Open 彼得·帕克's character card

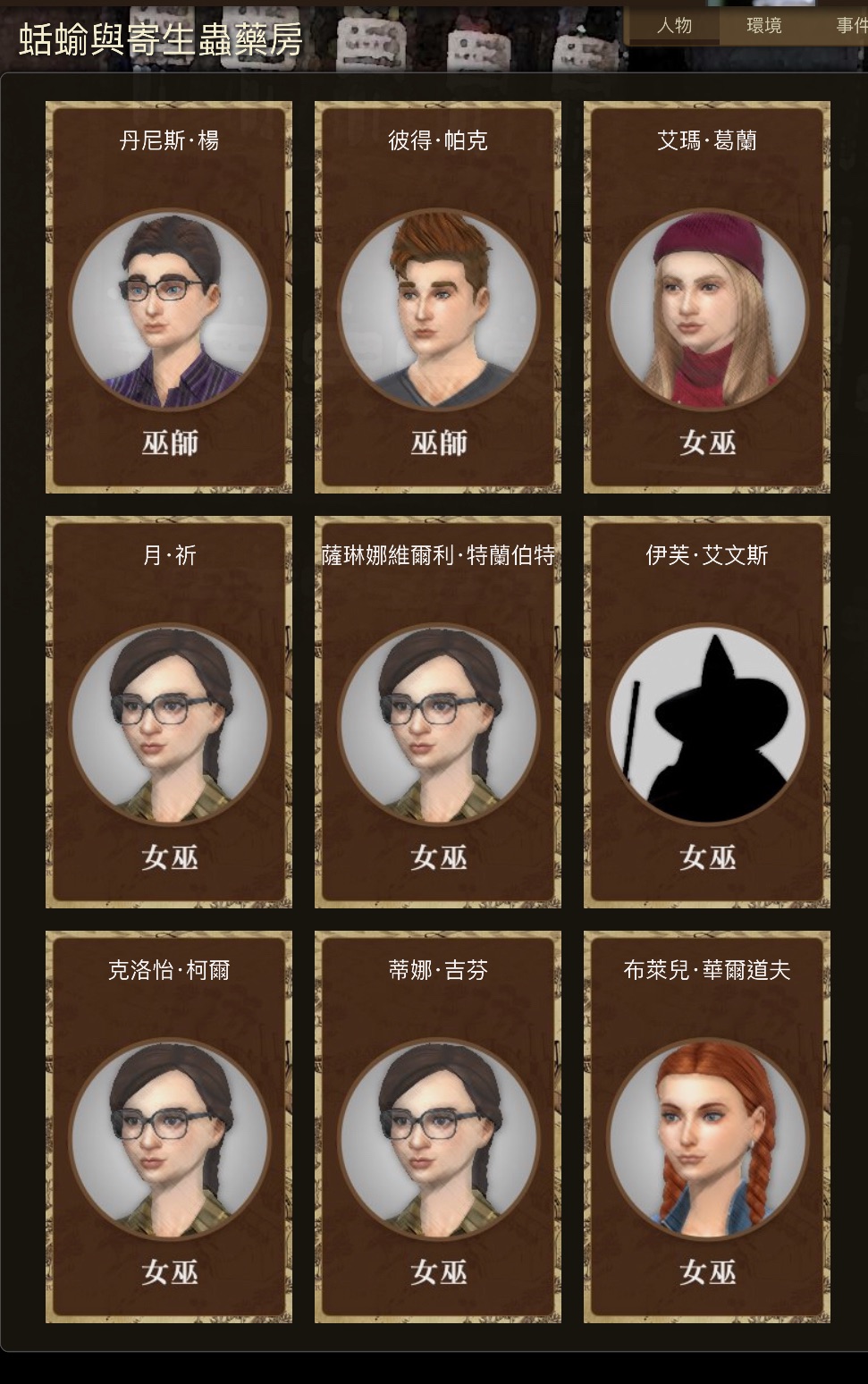click(x=438, y=298)
